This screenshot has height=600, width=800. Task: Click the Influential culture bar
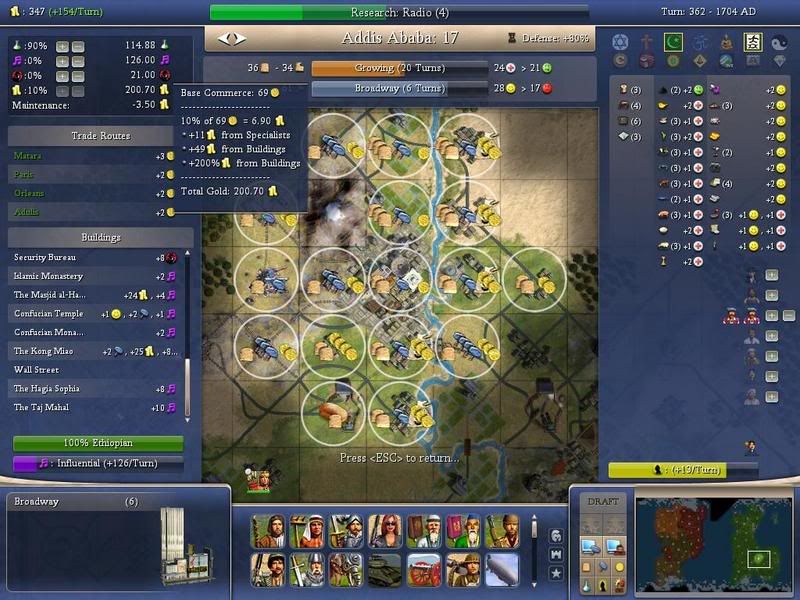pos(97,463)
